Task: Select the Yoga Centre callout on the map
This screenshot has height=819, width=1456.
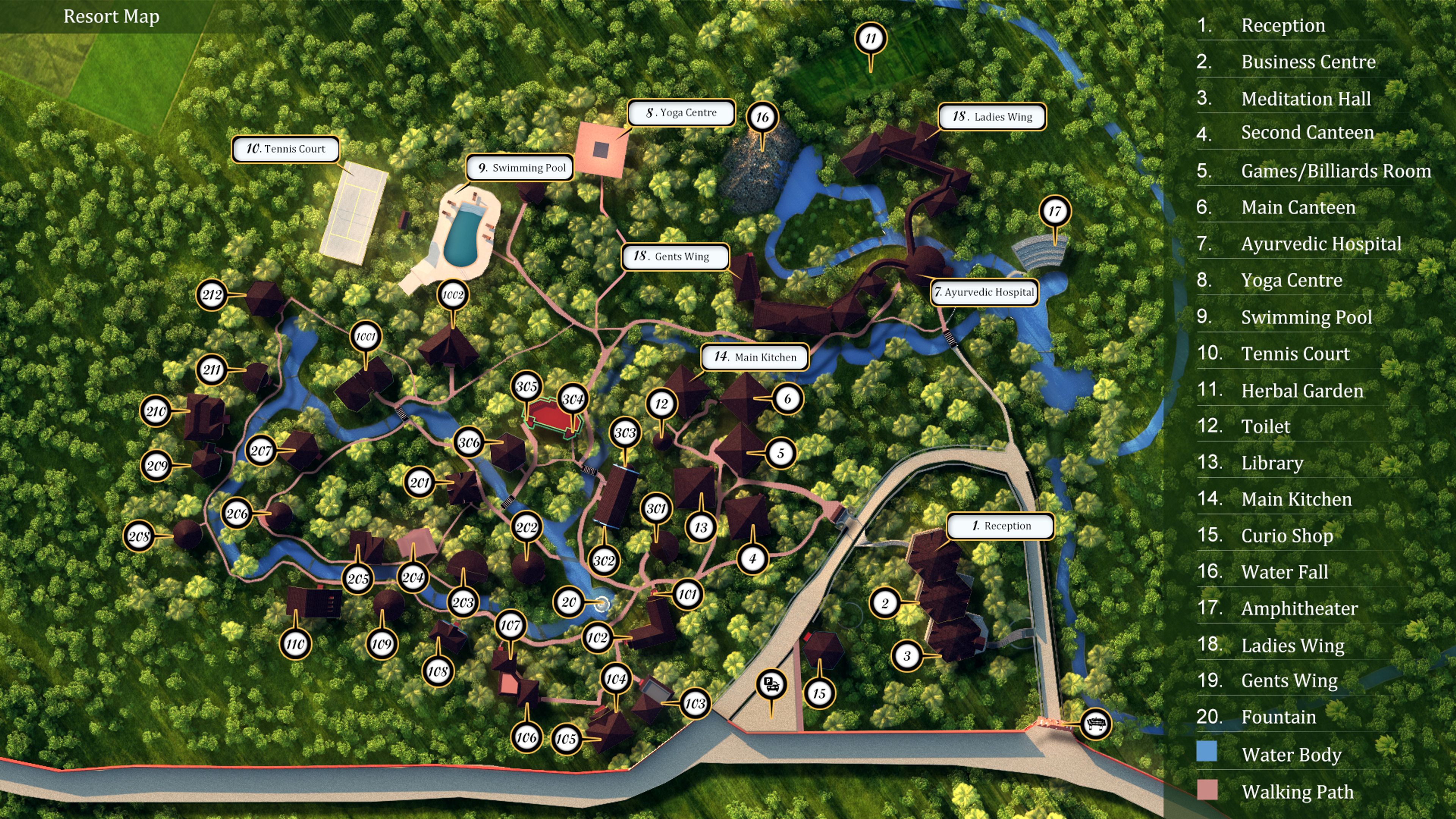Action: pyautogui.click(x=681, y=113)
